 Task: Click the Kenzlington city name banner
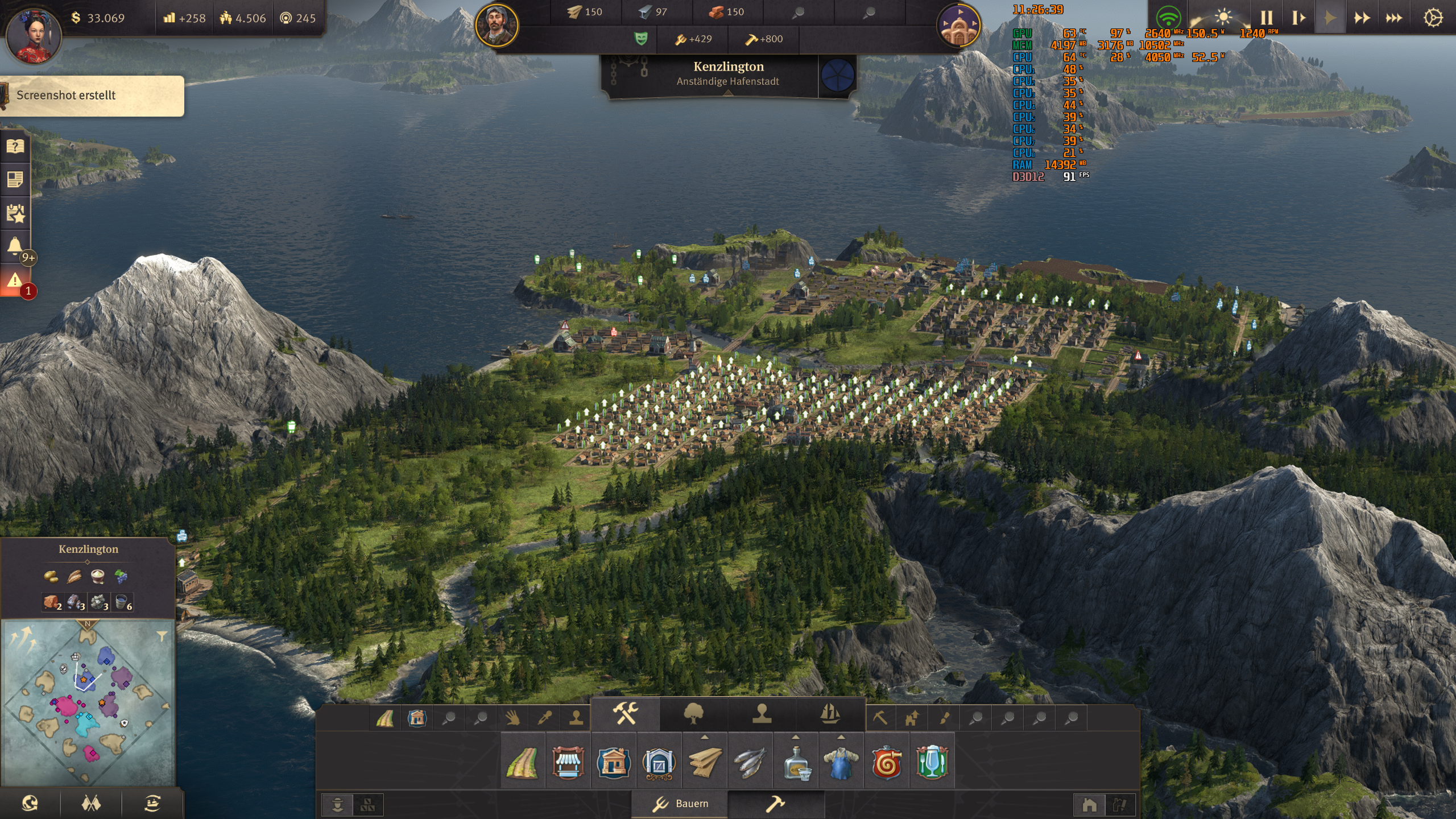coord(728,73)
